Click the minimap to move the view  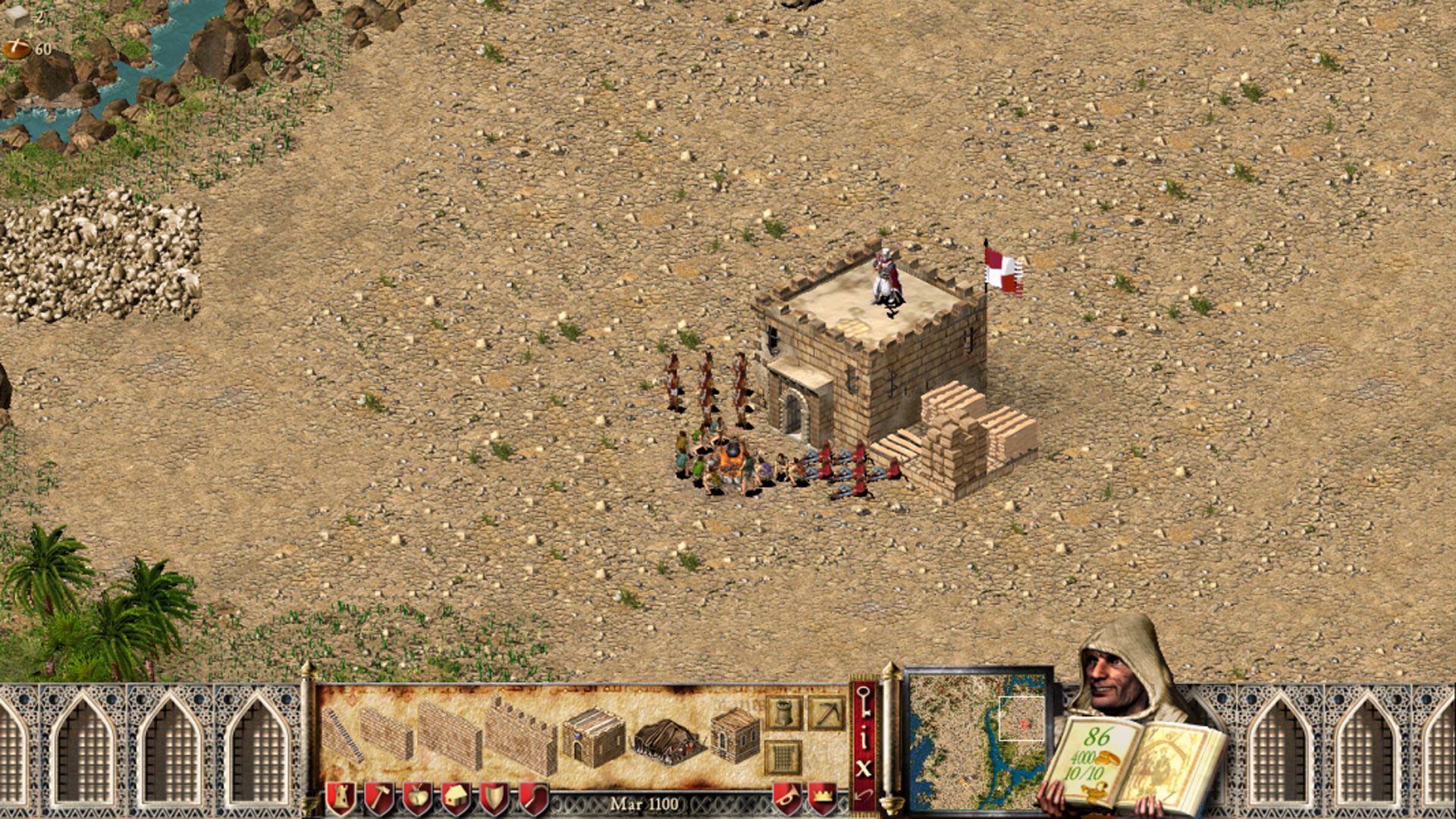coord(977,741)
